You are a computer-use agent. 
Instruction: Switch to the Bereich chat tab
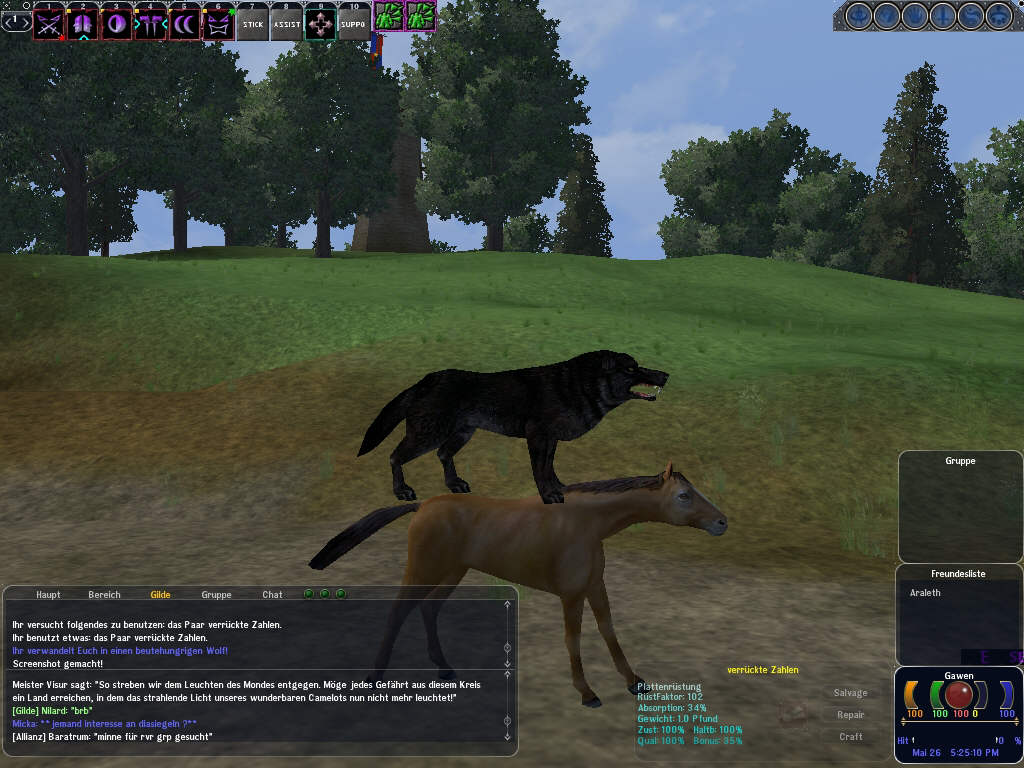(104, 594)
